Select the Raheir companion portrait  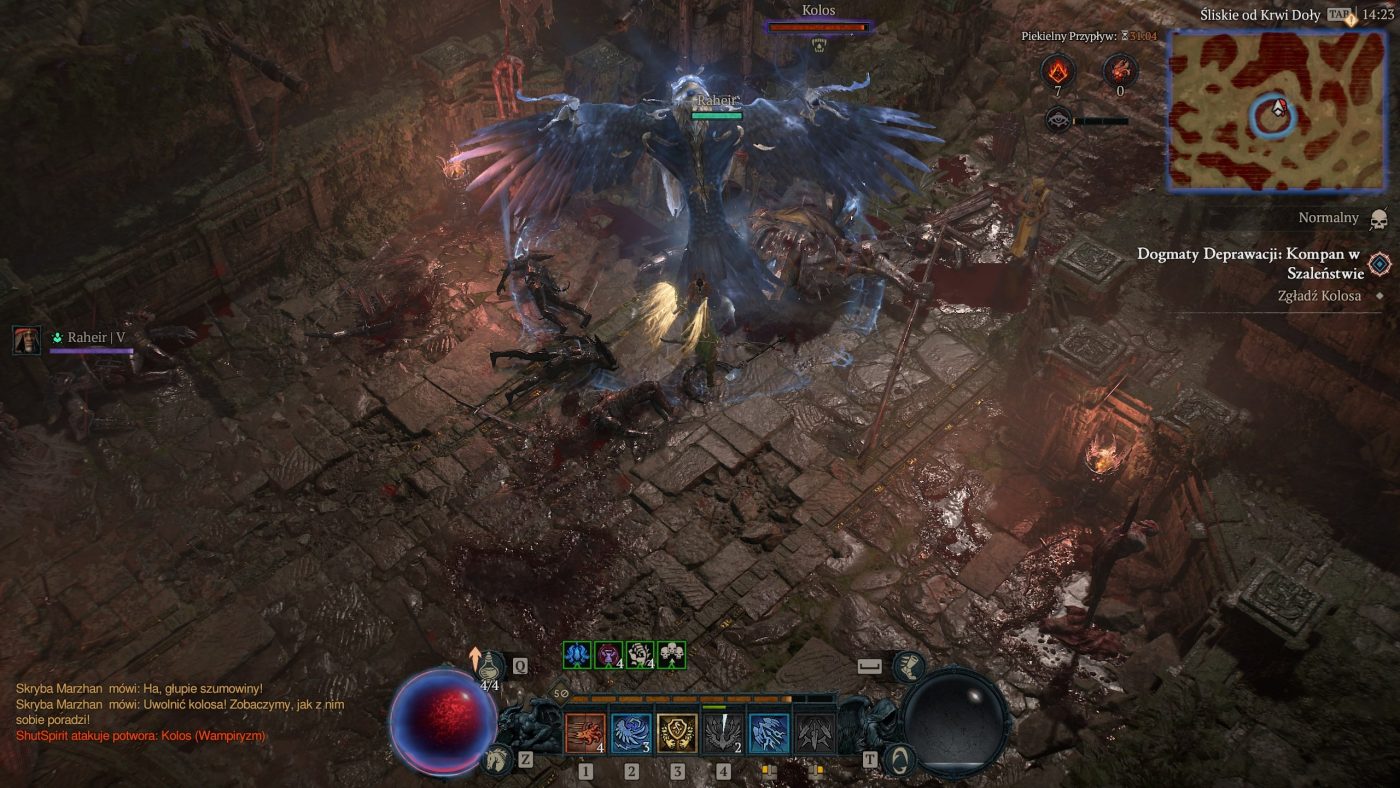coord(26,340)
